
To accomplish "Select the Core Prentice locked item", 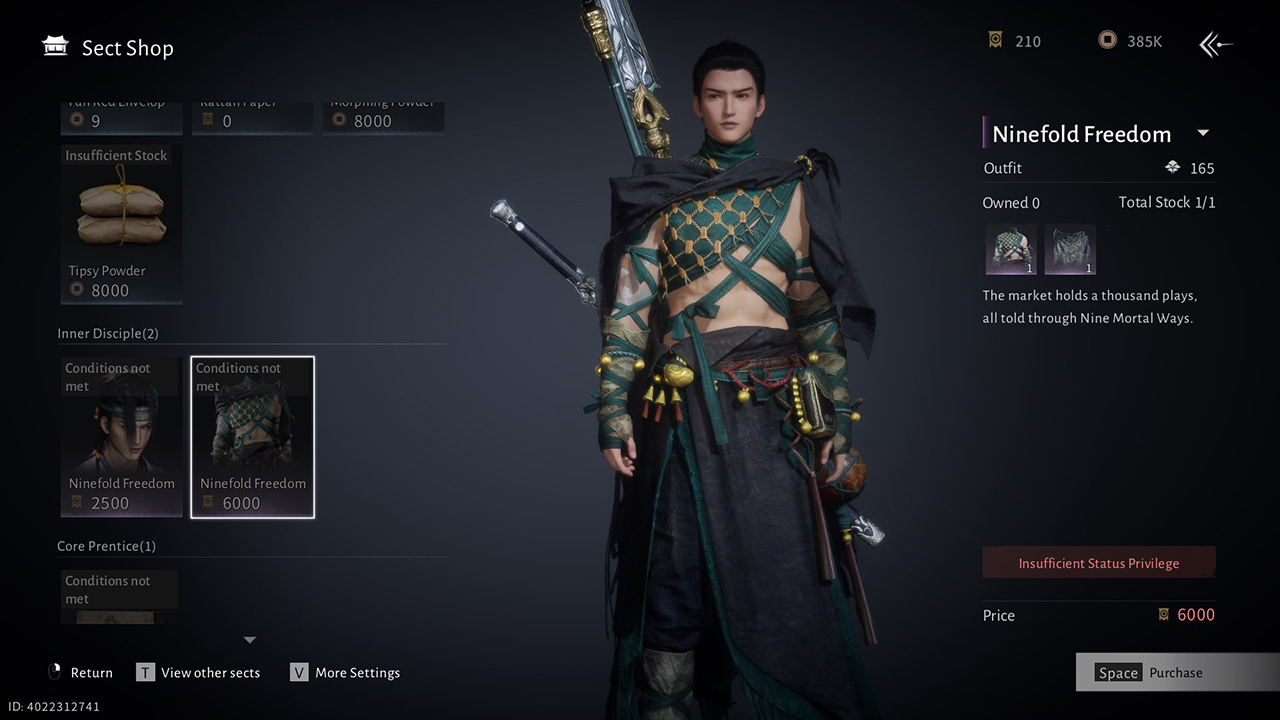I will [121, 597].
